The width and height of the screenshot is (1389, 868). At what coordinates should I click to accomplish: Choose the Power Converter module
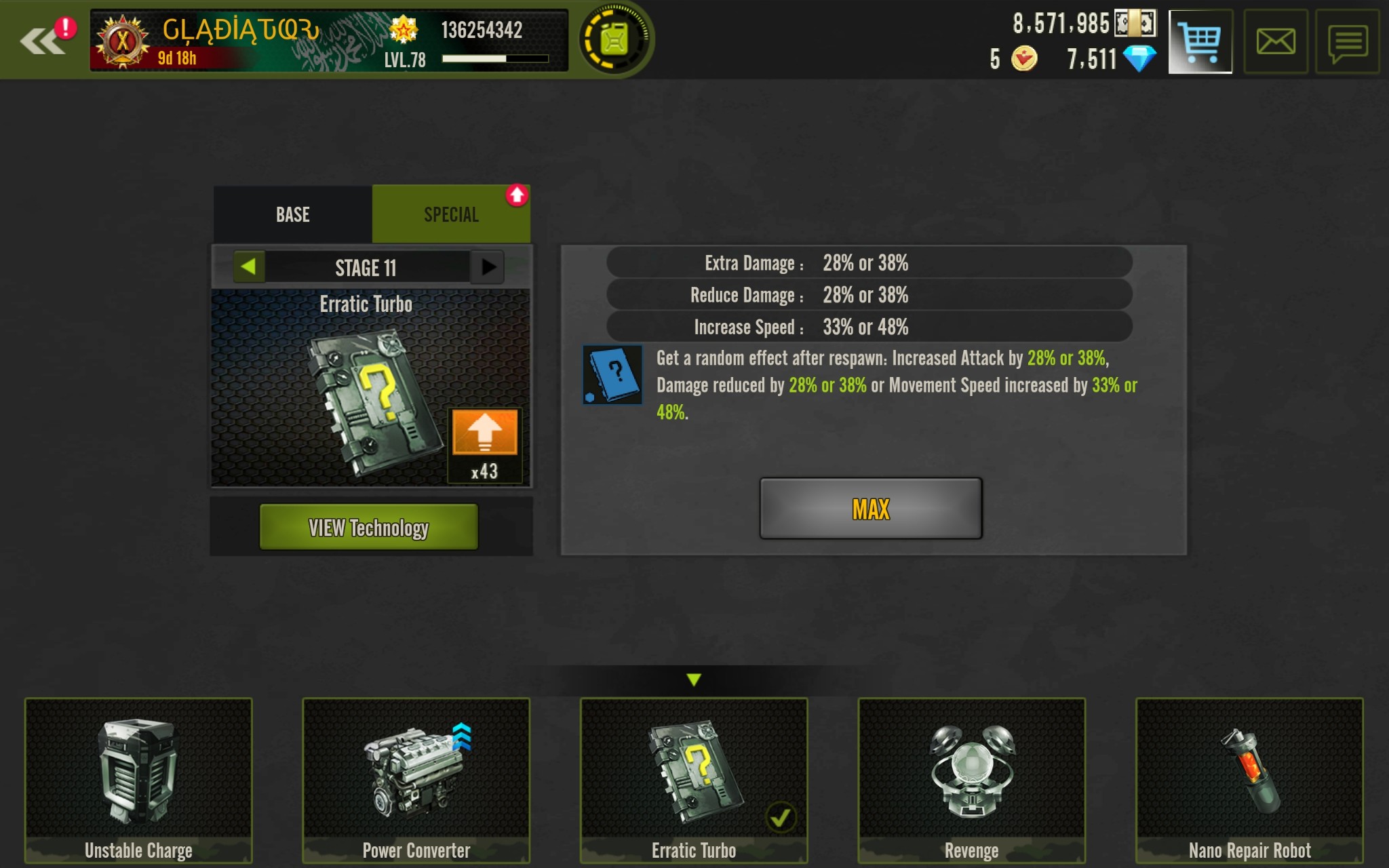click(x=416, y=780)
